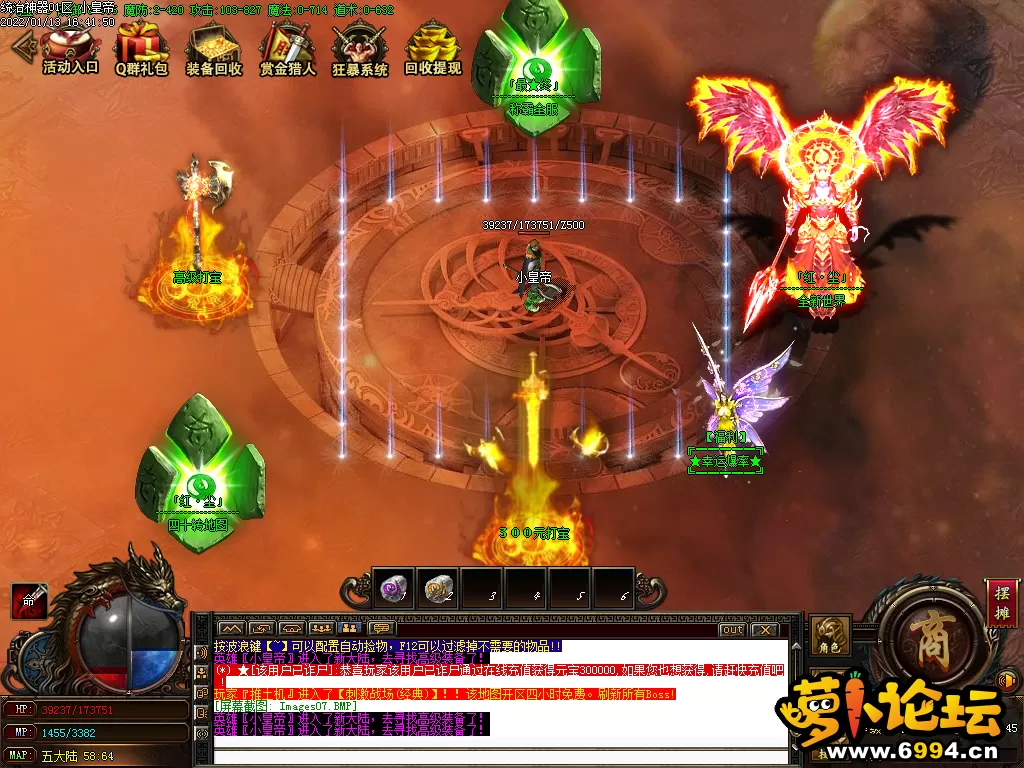Select the speech bubble chat tab
1024x768 pixels.
(x=381, y=629)
